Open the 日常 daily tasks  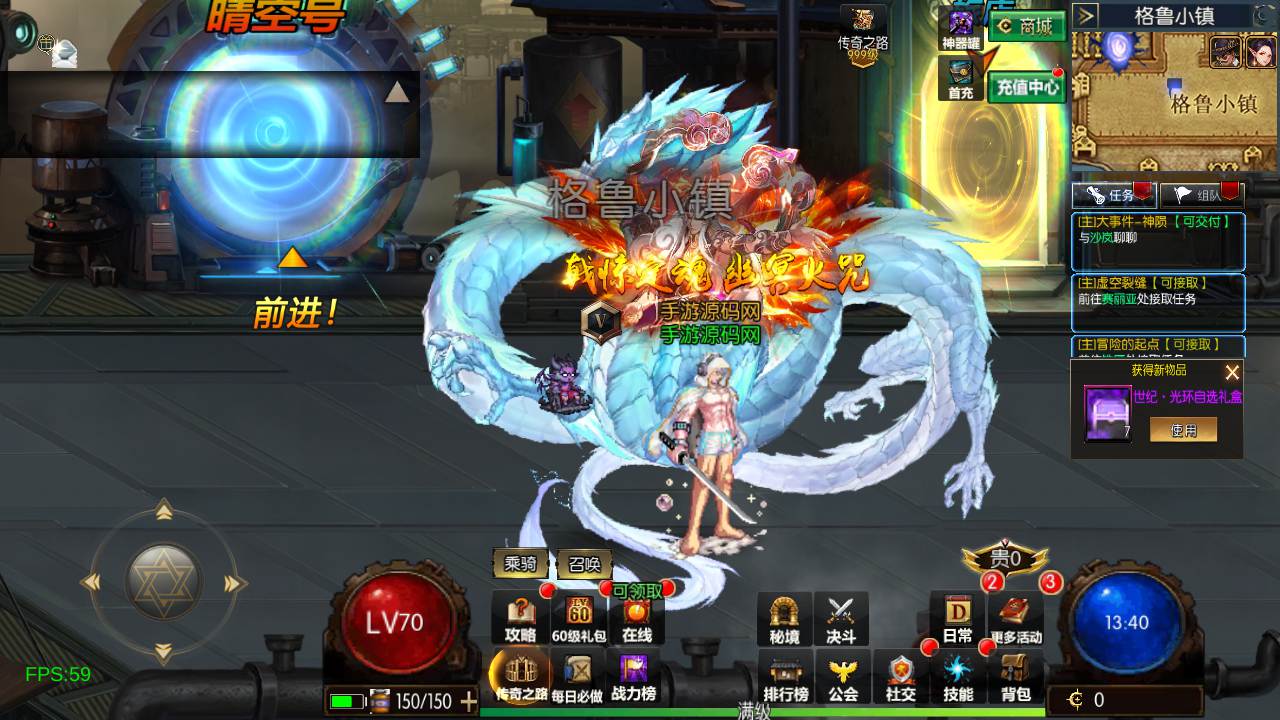coord(957,619)
